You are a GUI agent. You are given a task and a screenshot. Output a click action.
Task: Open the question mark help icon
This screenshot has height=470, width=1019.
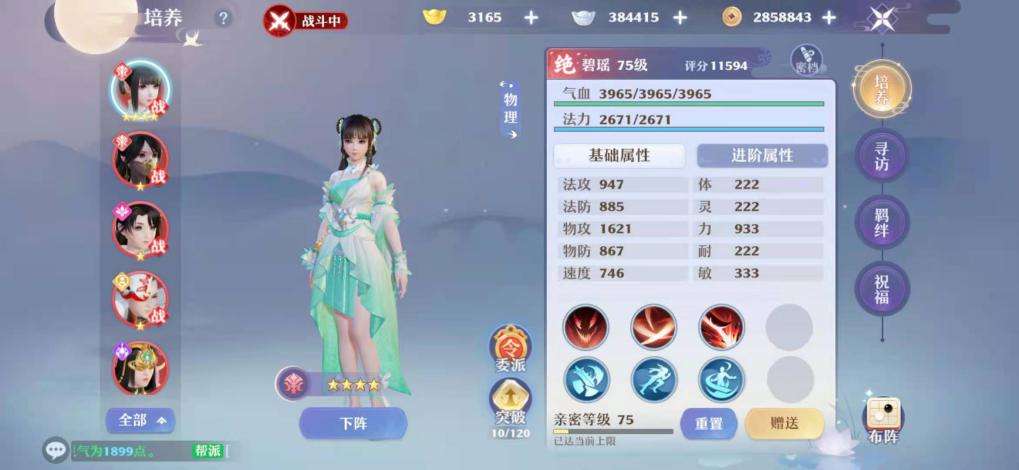click(223, 18)
